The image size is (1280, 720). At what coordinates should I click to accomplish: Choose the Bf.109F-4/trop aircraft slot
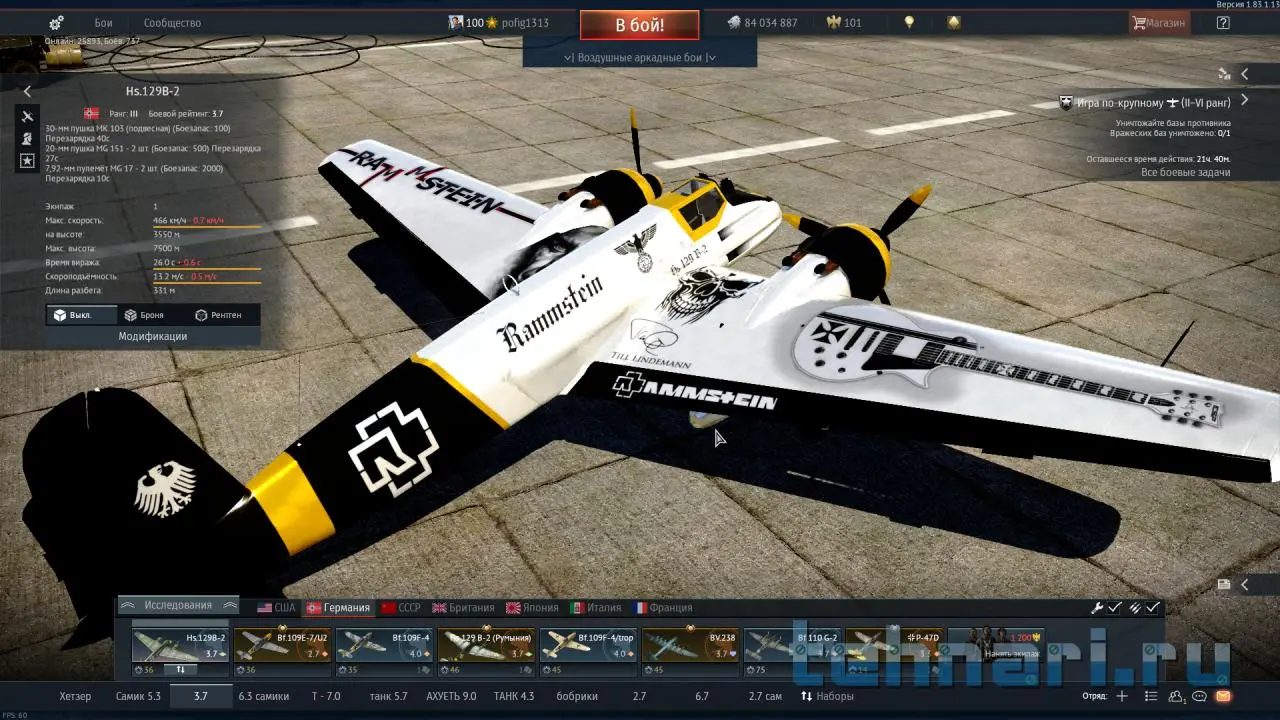589,645
